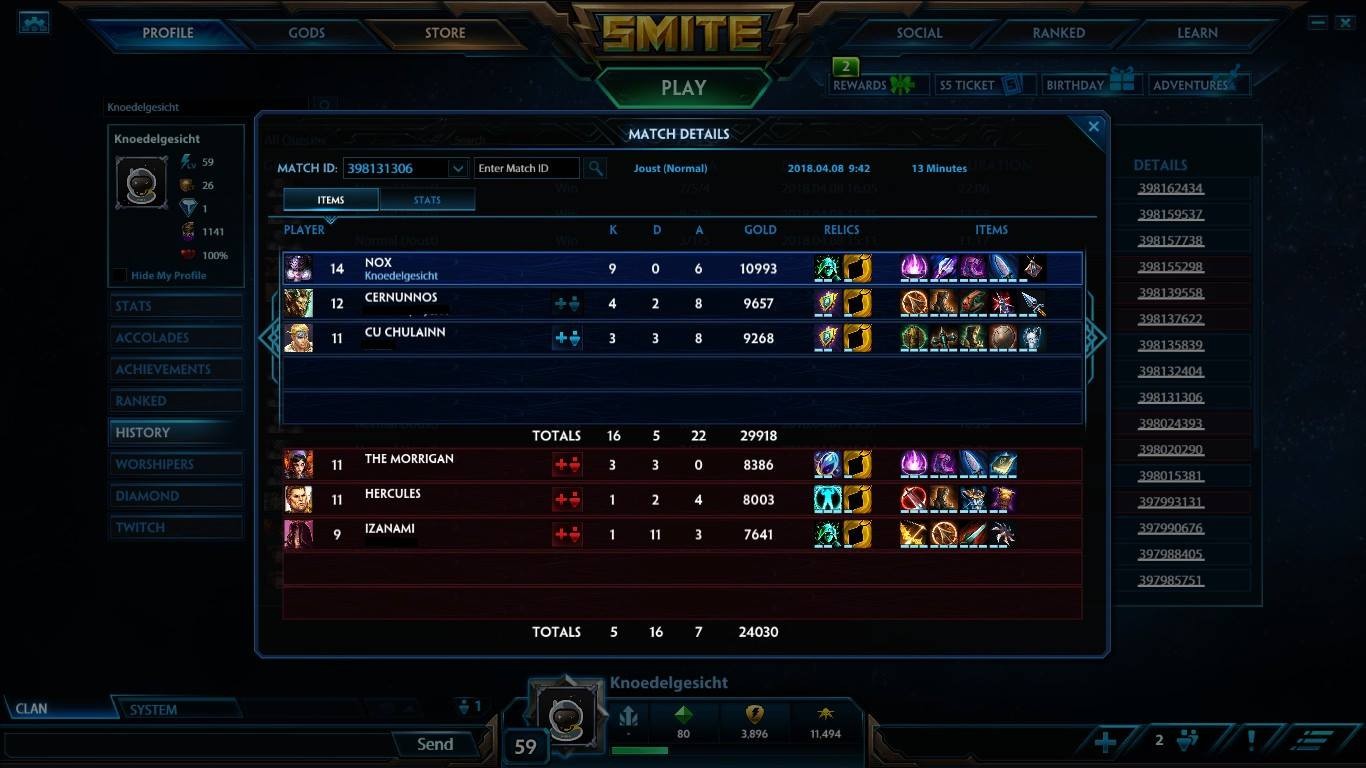
Task: Go to the Store
Action: [x=445, y=33]
